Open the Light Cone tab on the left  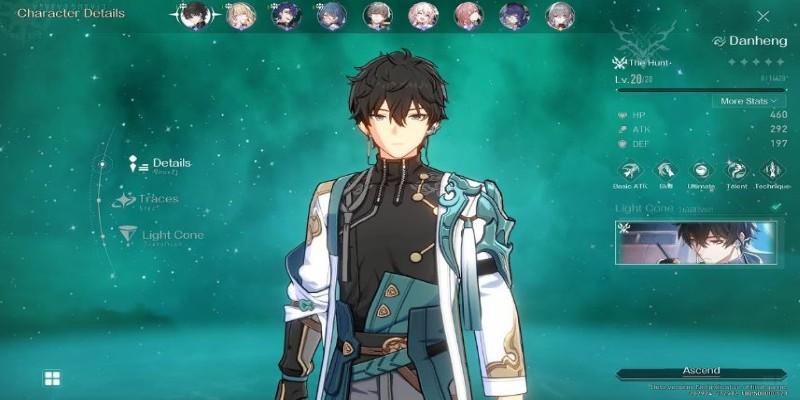point(172,235)
